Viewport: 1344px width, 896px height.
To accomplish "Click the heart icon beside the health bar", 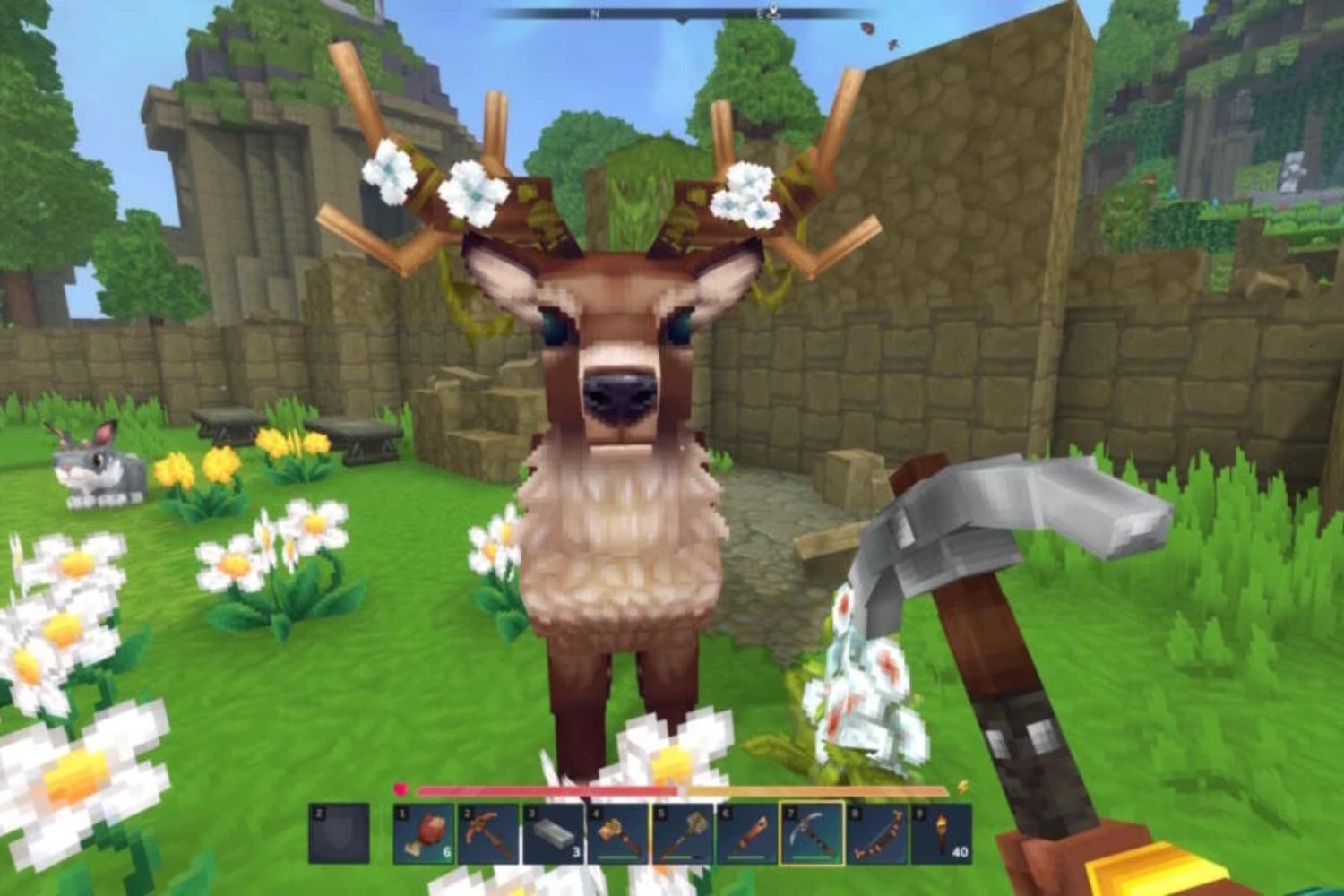I will pos(401,787).
